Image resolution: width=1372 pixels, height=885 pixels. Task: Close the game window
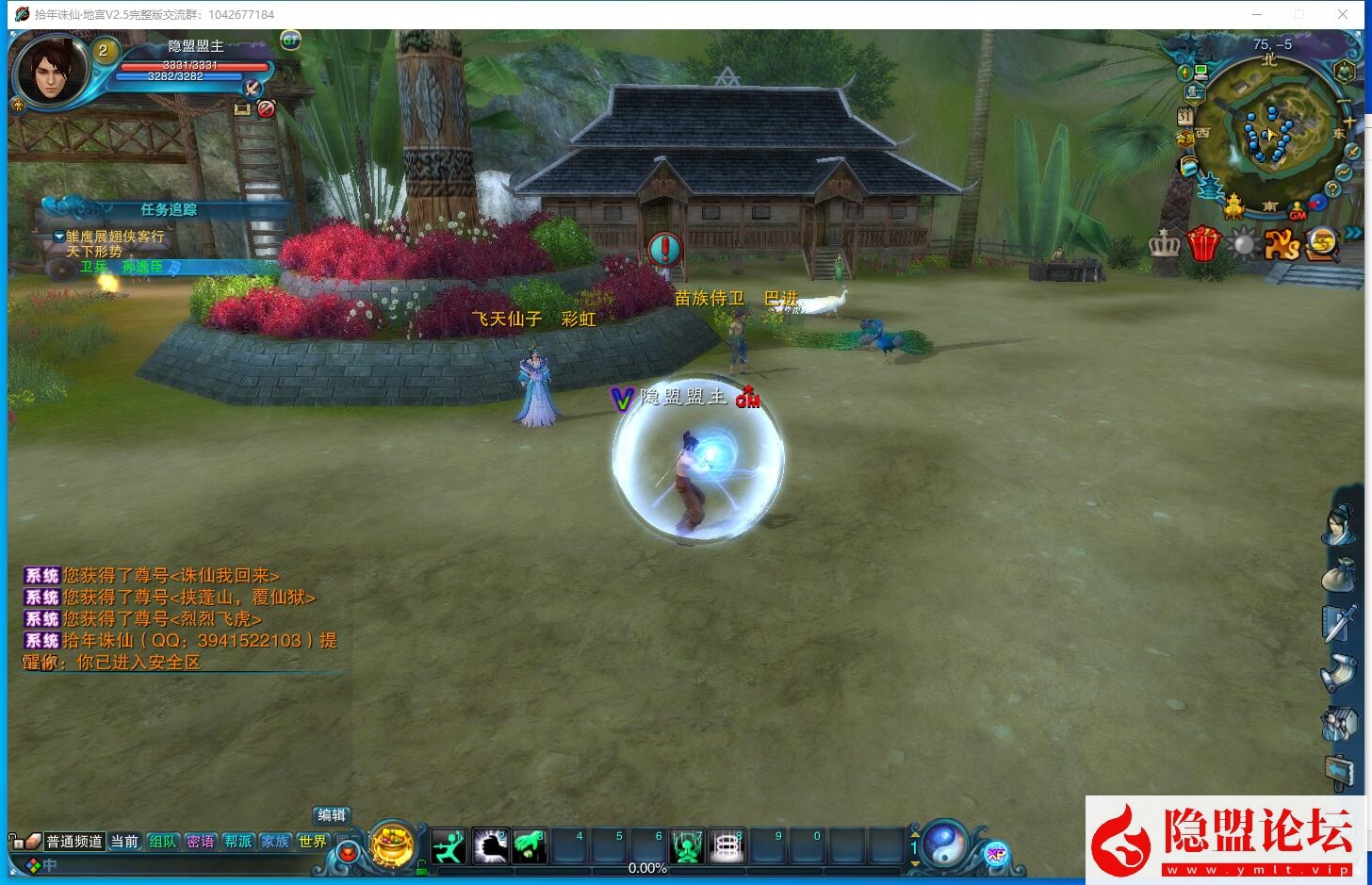pyautogui.click(x=1343, y=14)
